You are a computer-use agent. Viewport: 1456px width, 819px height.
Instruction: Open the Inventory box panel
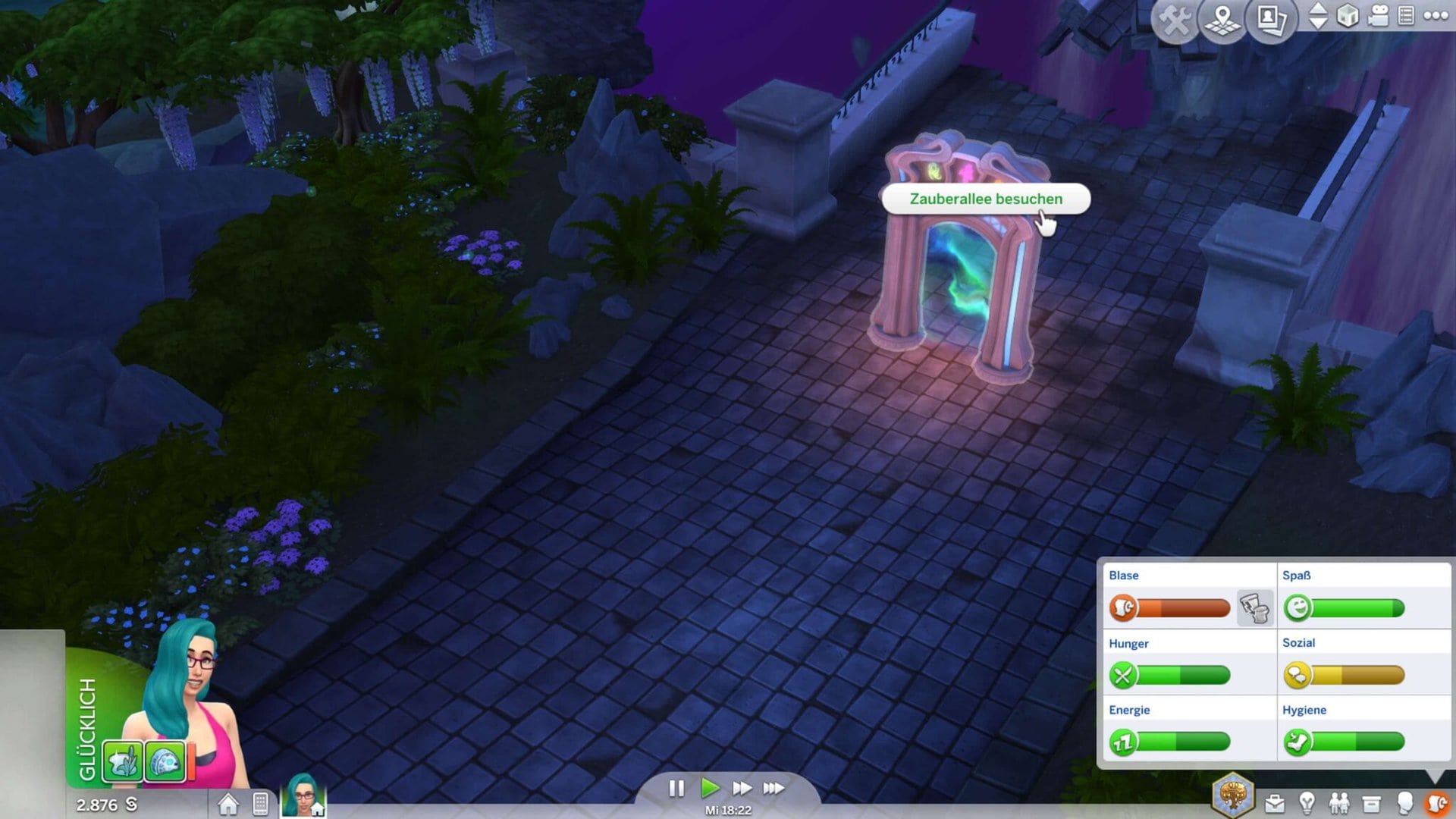1371,804
